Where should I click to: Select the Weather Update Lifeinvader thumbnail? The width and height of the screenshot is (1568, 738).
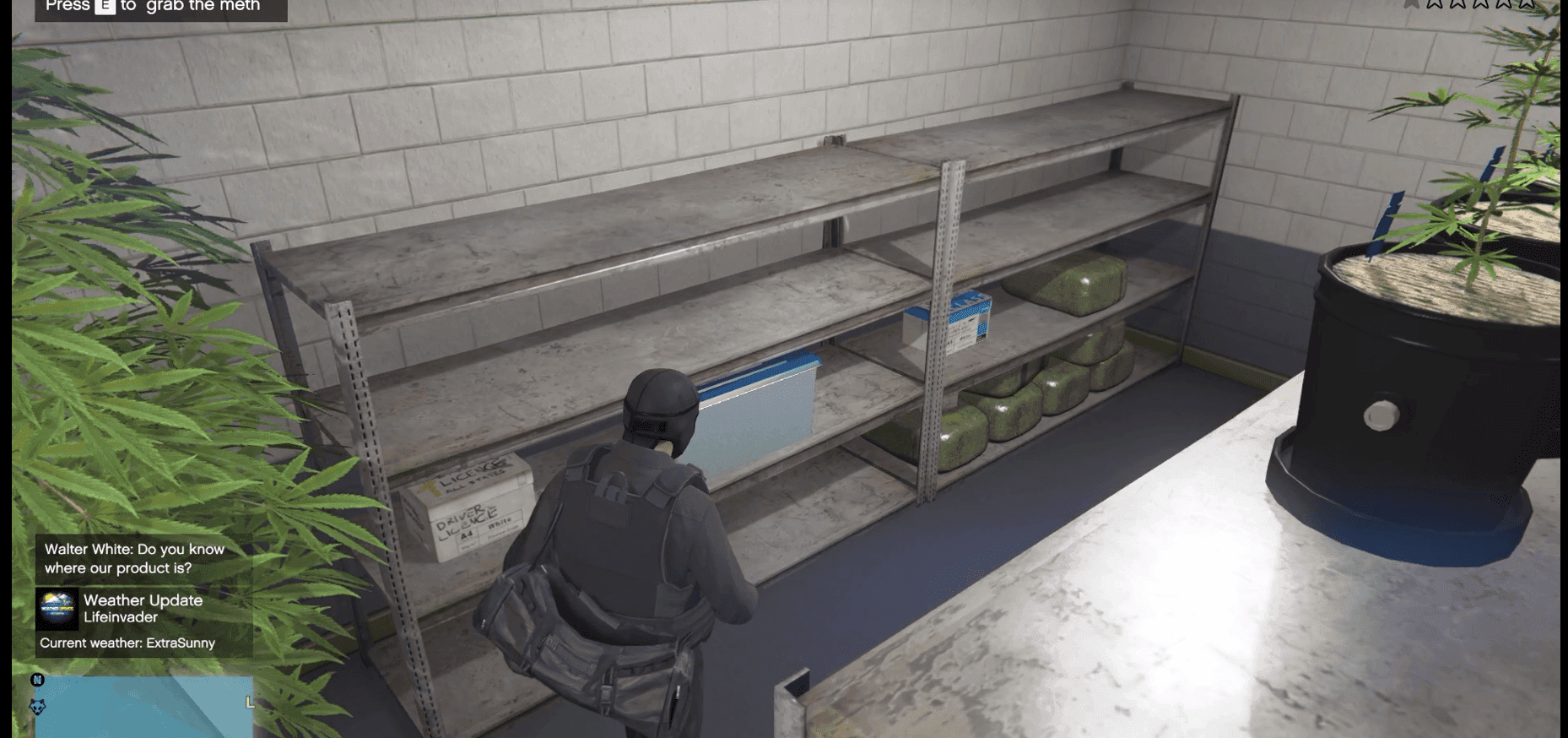tap(57, 609)
